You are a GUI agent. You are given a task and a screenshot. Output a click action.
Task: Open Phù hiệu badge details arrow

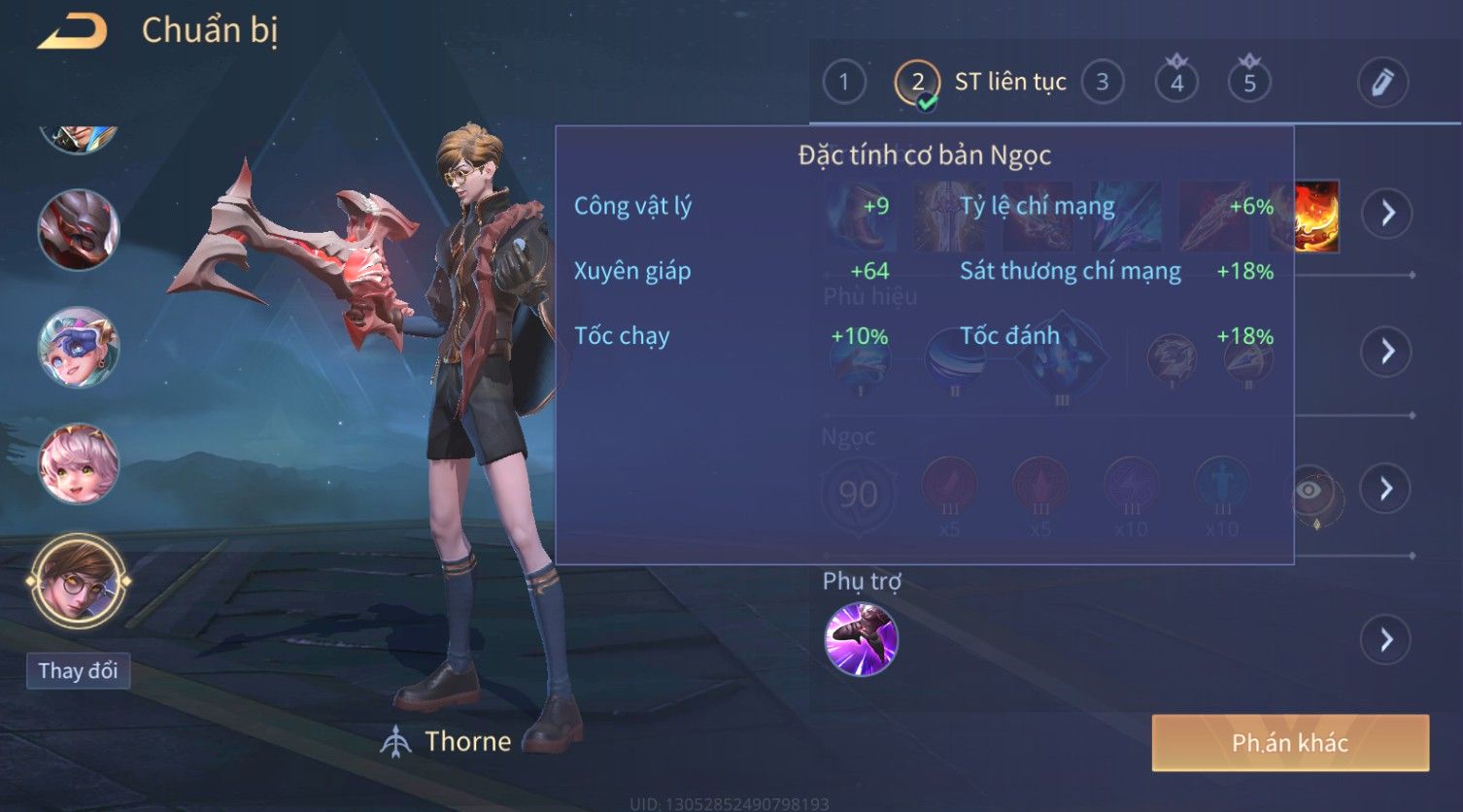pos(1386,351)
